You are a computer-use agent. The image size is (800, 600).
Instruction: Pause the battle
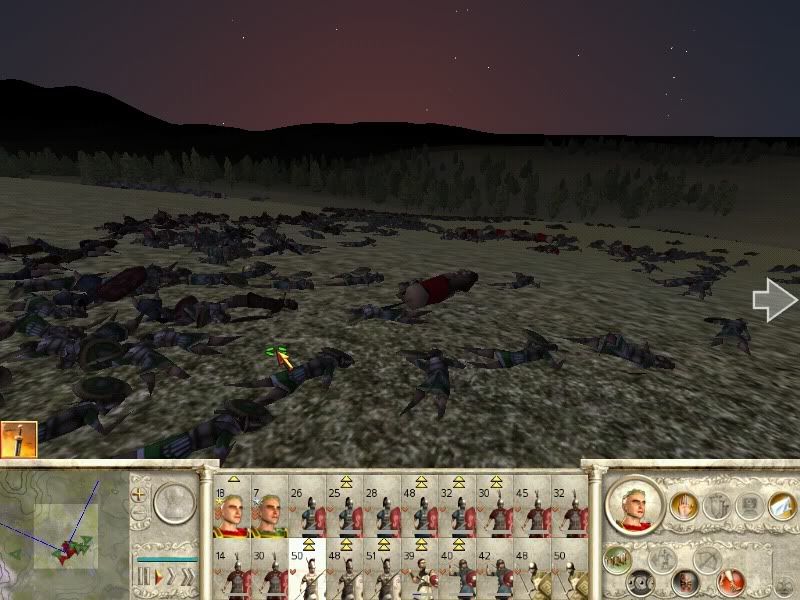click(x=143, y=577)
